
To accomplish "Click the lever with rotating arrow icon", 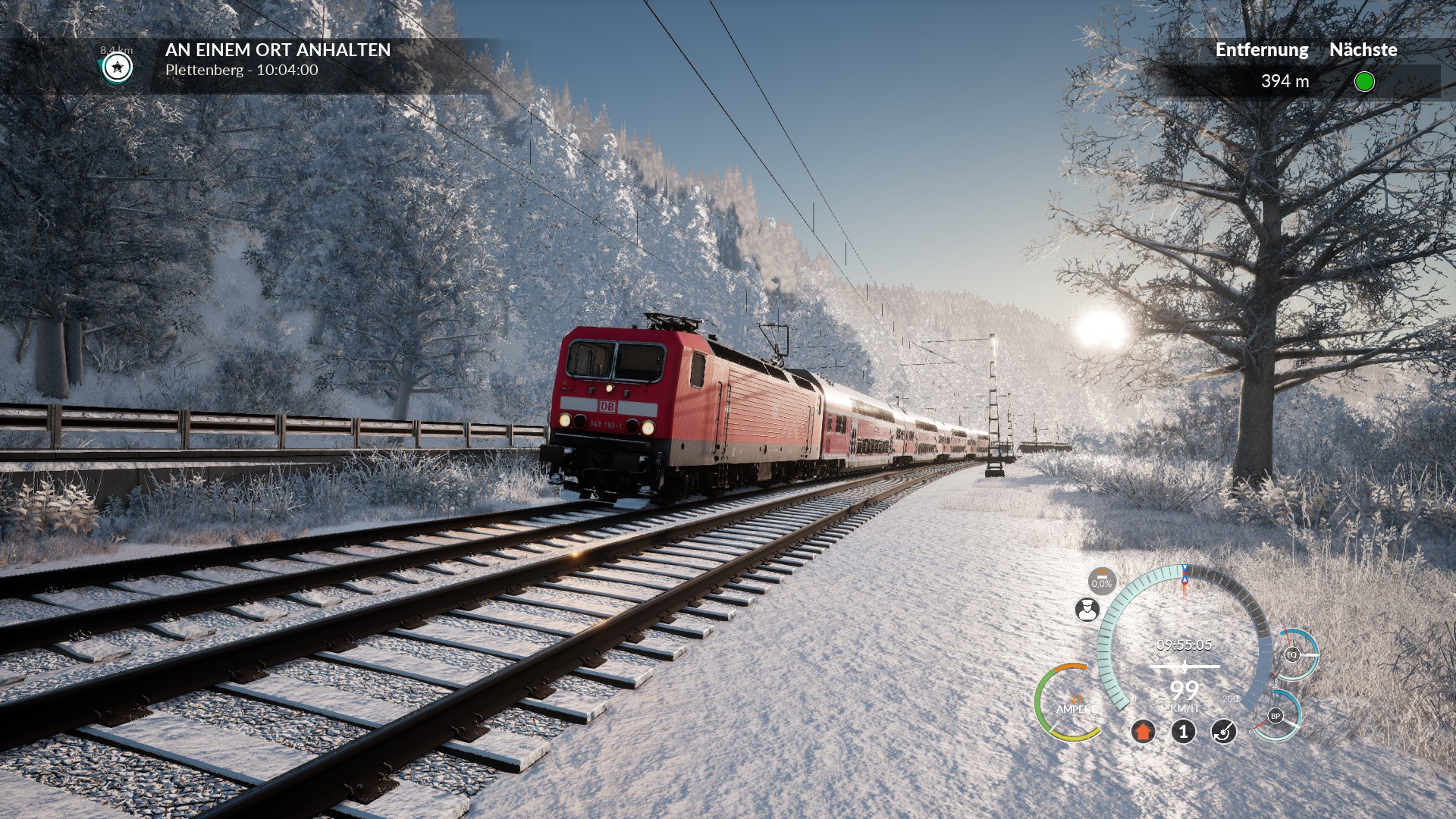I will (x=1223, y=732).
